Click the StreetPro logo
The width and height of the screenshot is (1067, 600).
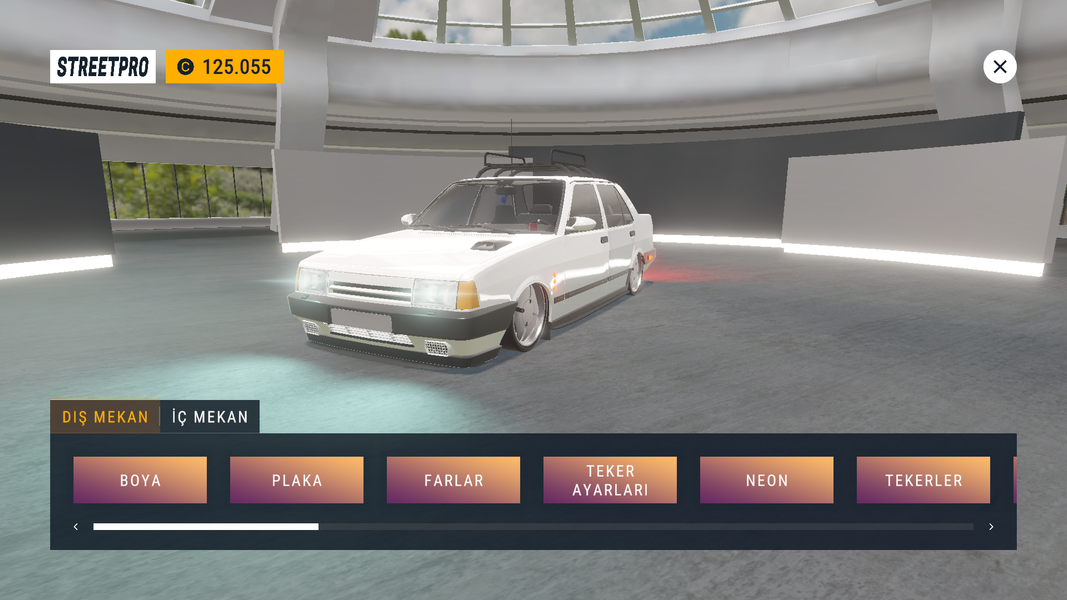point(103,67)
